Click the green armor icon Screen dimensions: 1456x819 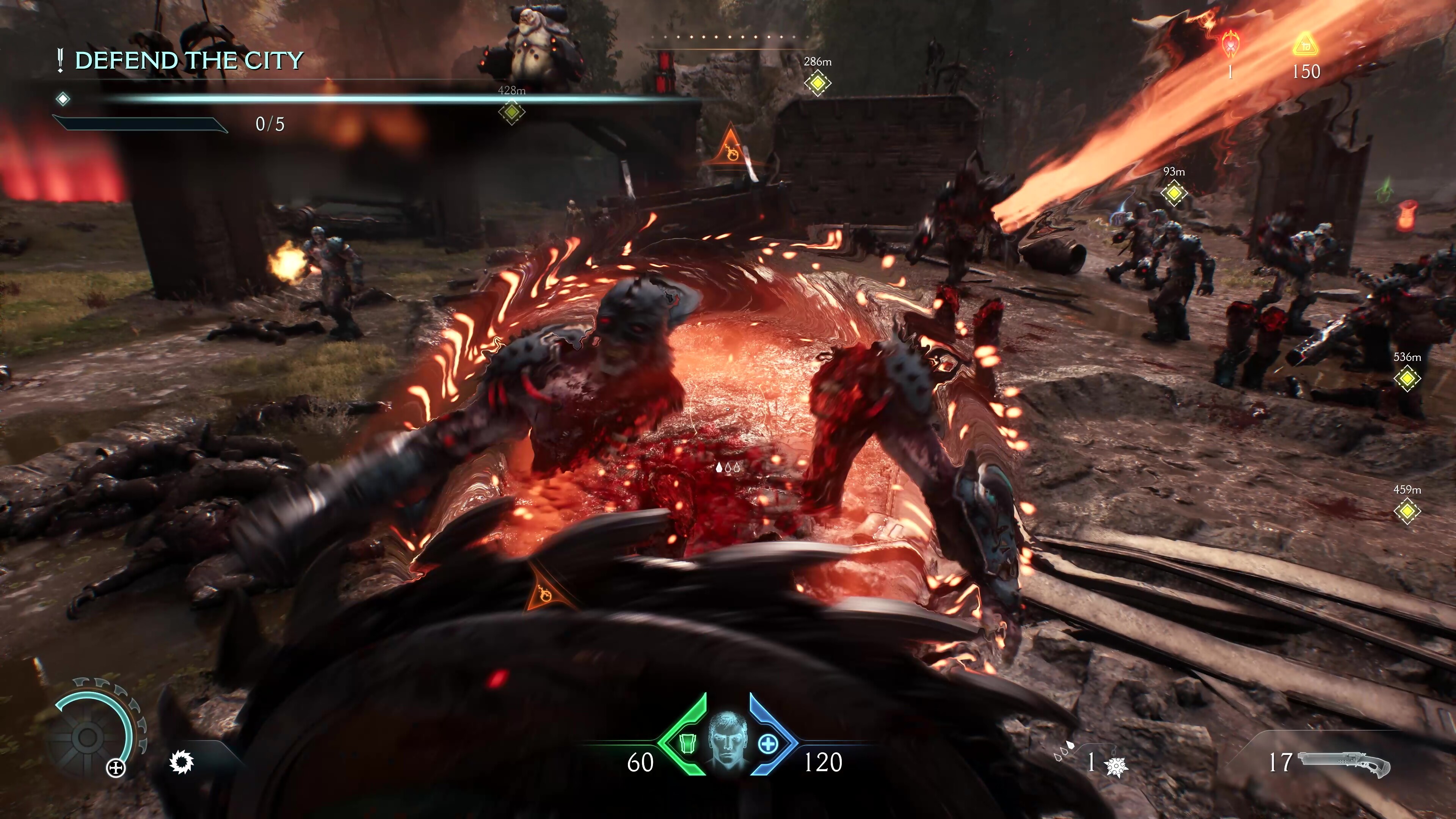(x=686, y=744)
